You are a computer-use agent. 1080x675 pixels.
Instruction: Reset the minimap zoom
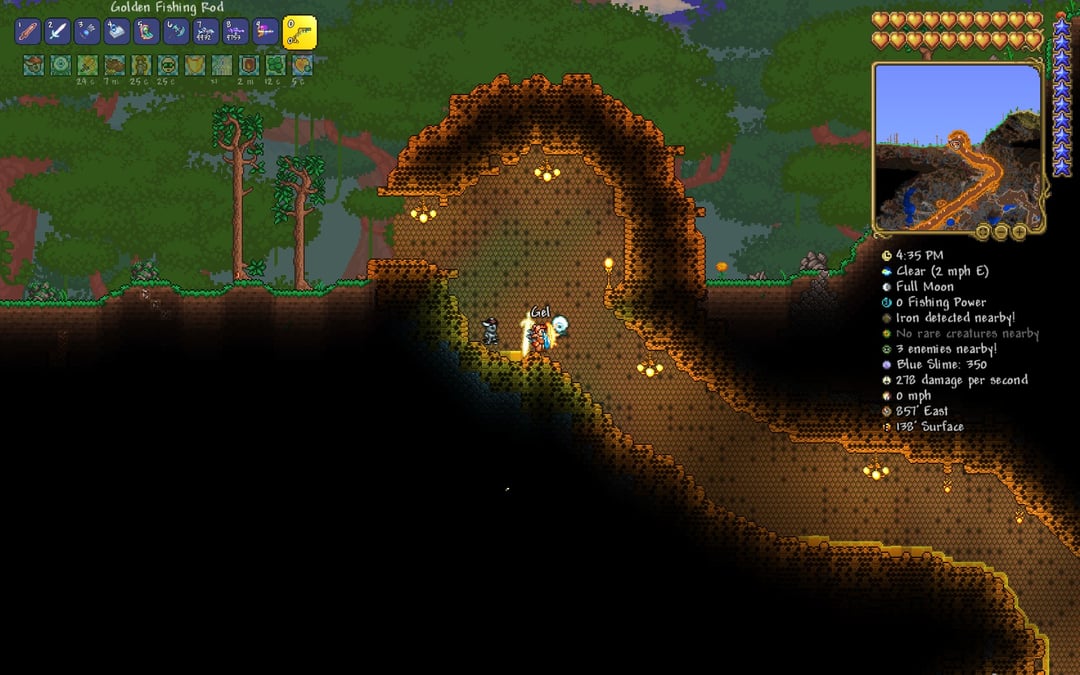pos(983,232)
